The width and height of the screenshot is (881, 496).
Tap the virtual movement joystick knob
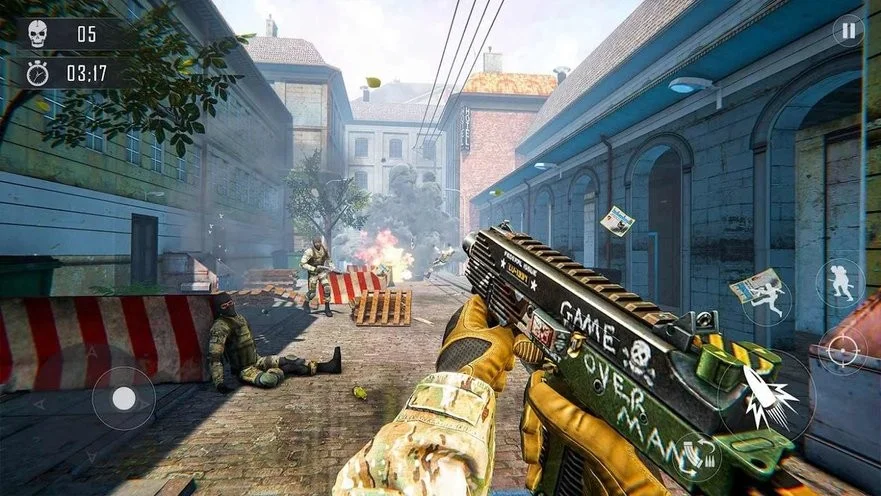124,398
